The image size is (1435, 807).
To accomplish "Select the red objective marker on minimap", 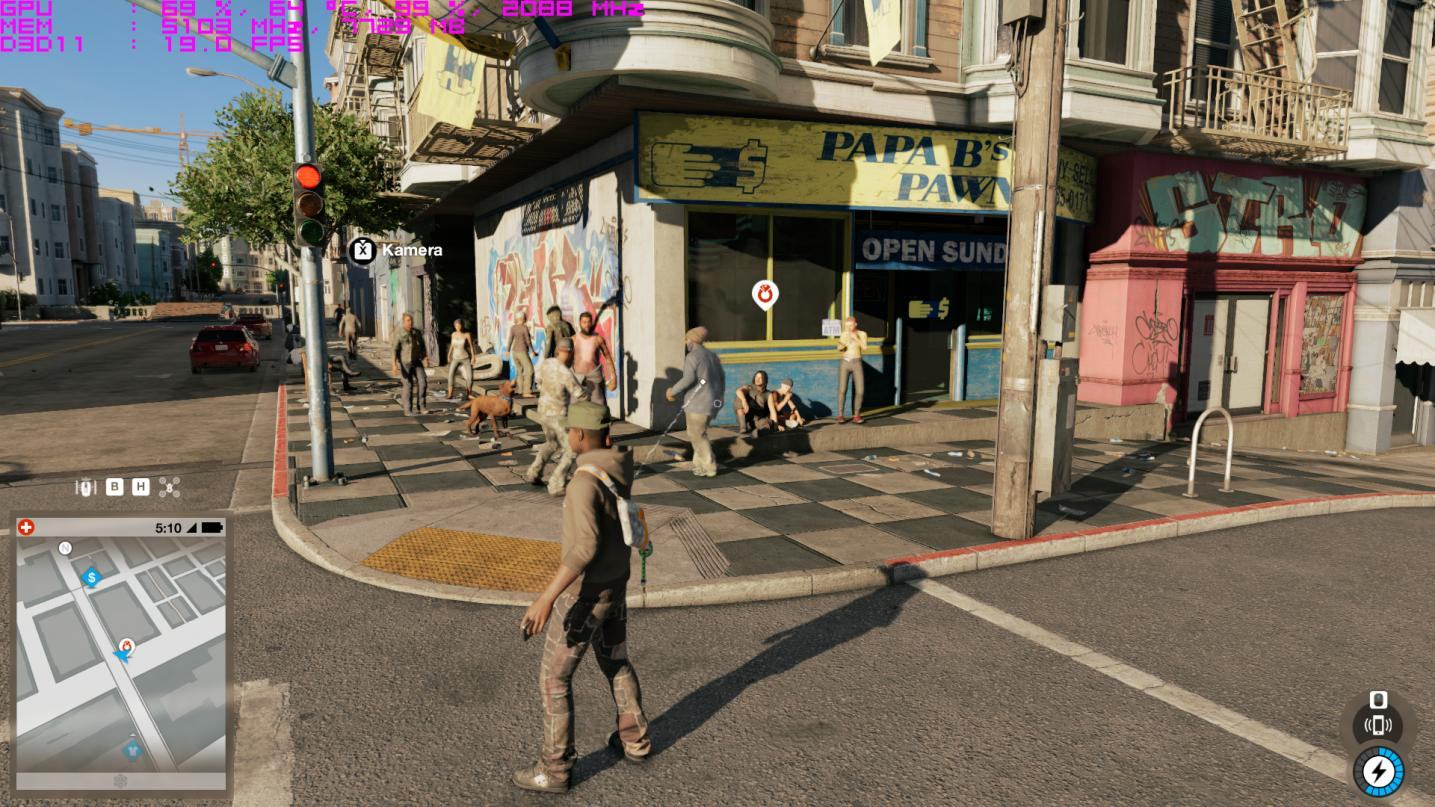I will pos(126,646).
